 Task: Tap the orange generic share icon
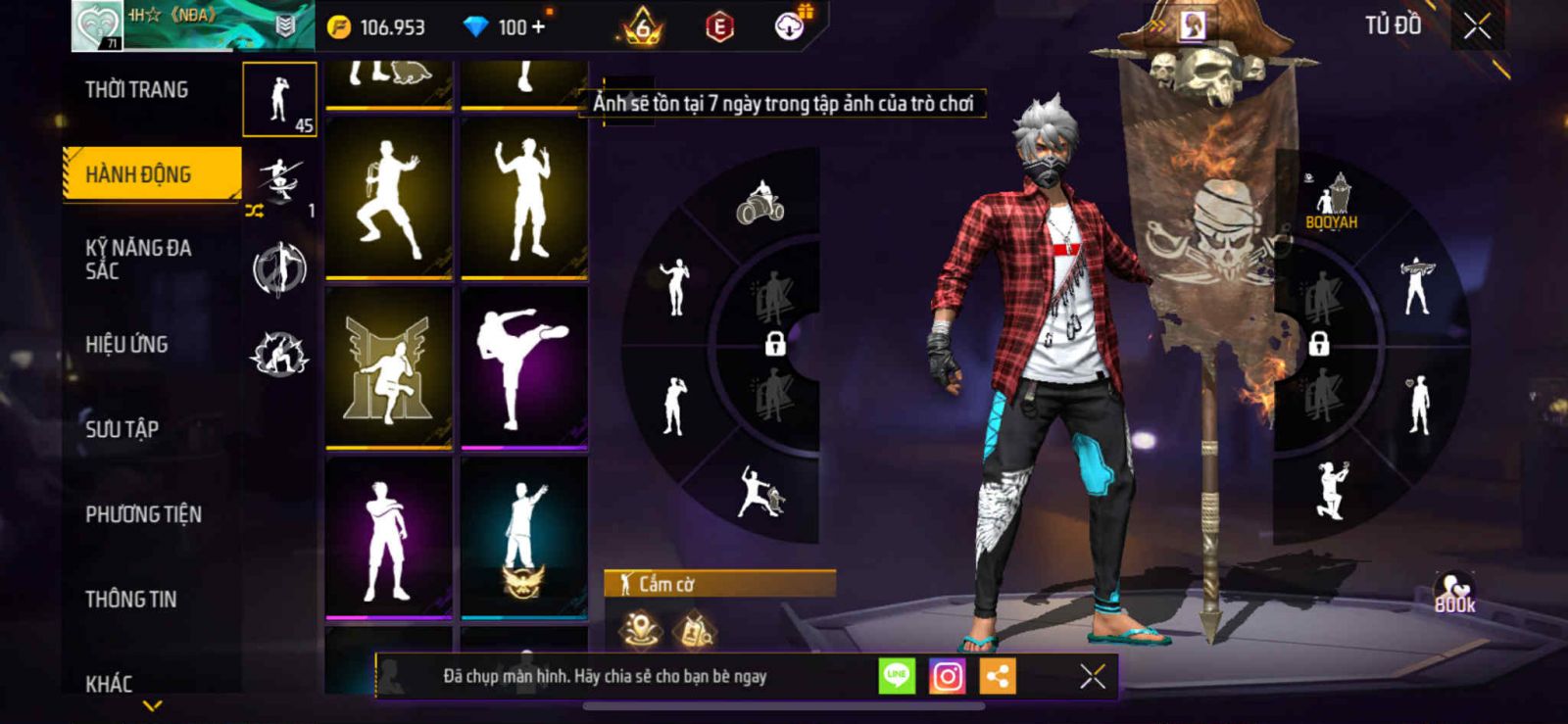click(x=998, y=676)
